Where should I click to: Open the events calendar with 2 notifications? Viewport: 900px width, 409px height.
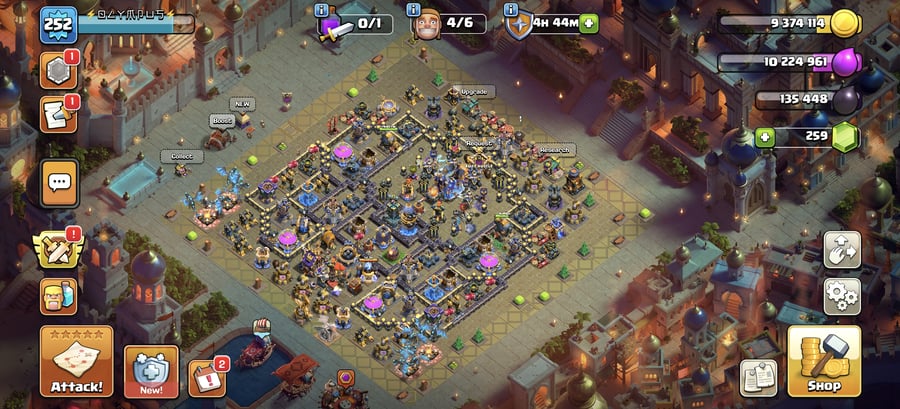(207, 378)
